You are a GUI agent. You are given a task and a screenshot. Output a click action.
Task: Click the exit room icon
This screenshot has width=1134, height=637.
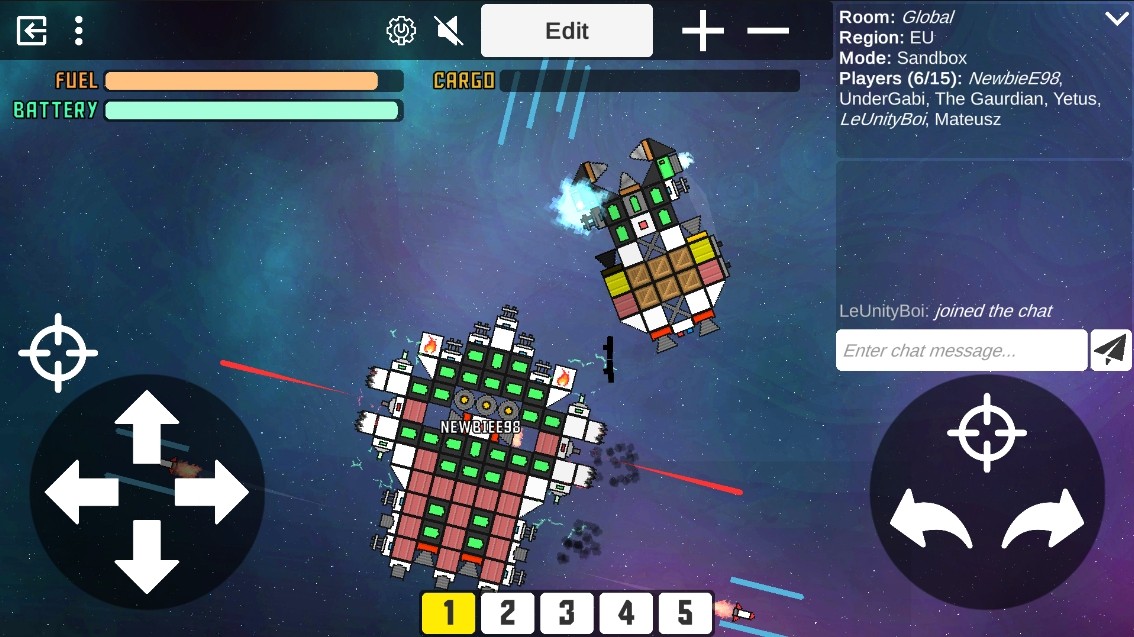pos(32,31)
